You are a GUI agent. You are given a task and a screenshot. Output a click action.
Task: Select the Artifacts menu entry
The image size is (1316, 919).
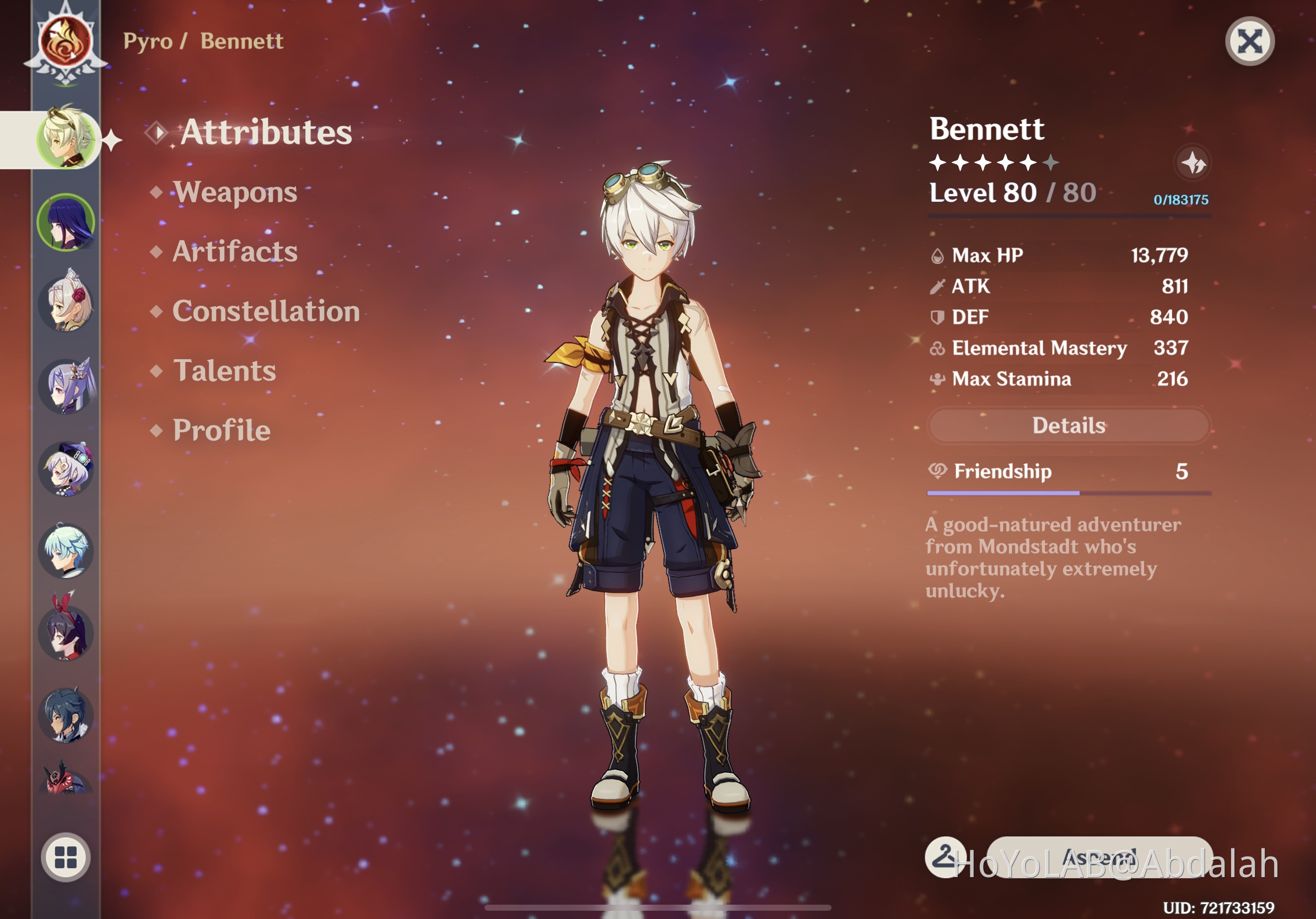235,252
